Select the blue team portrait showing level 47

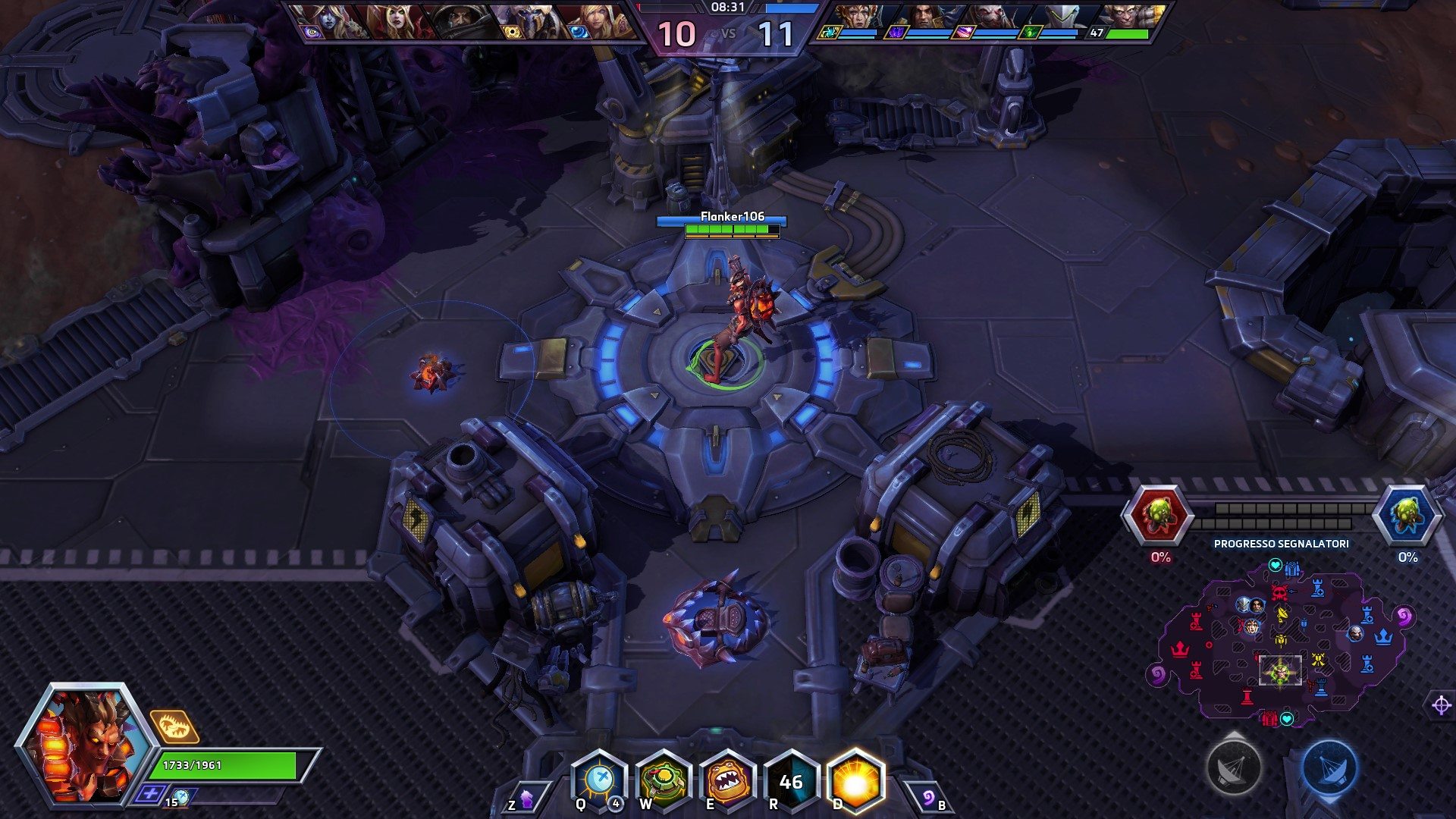[1130, 21]
